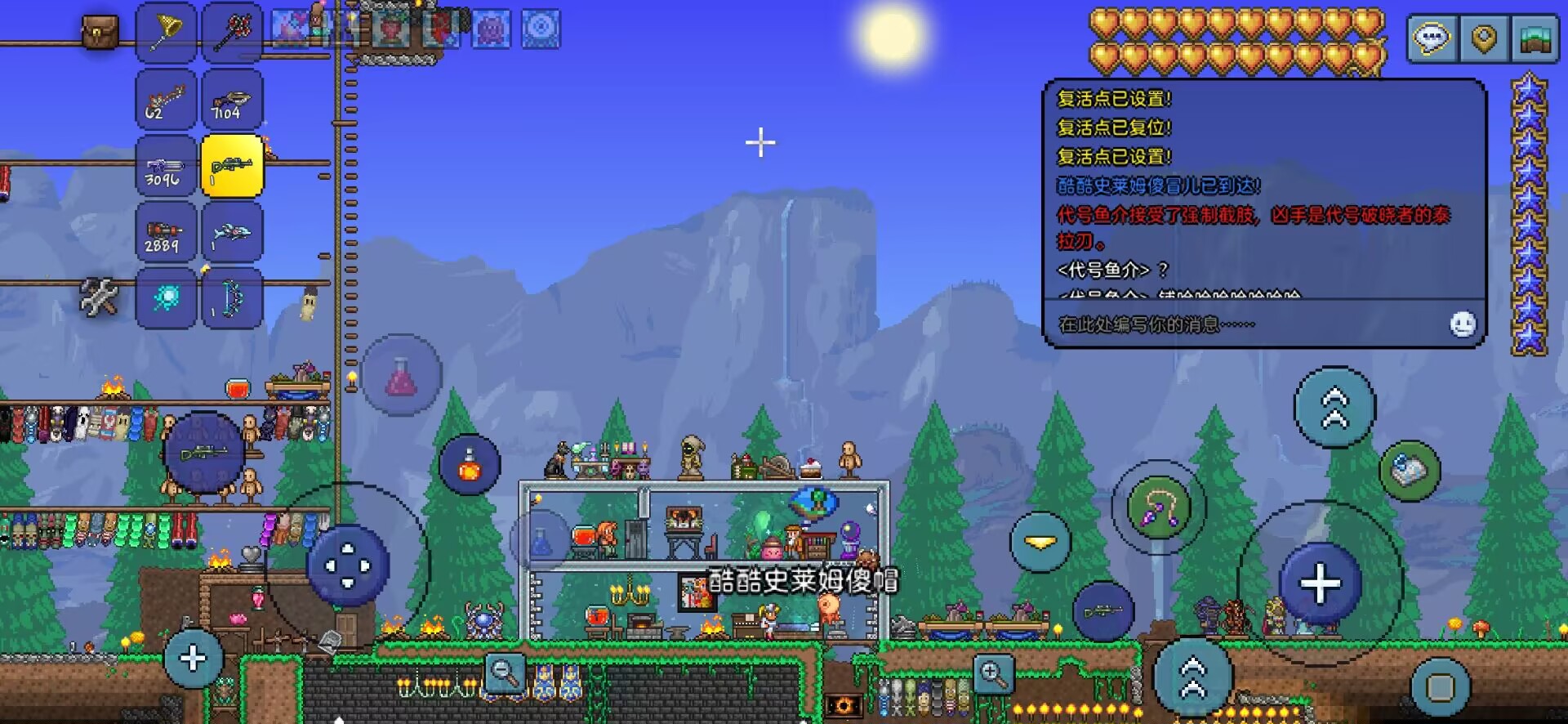Select the golden hotbar item slot
This screenshot has height=724, width=1568.
point(166,33)
